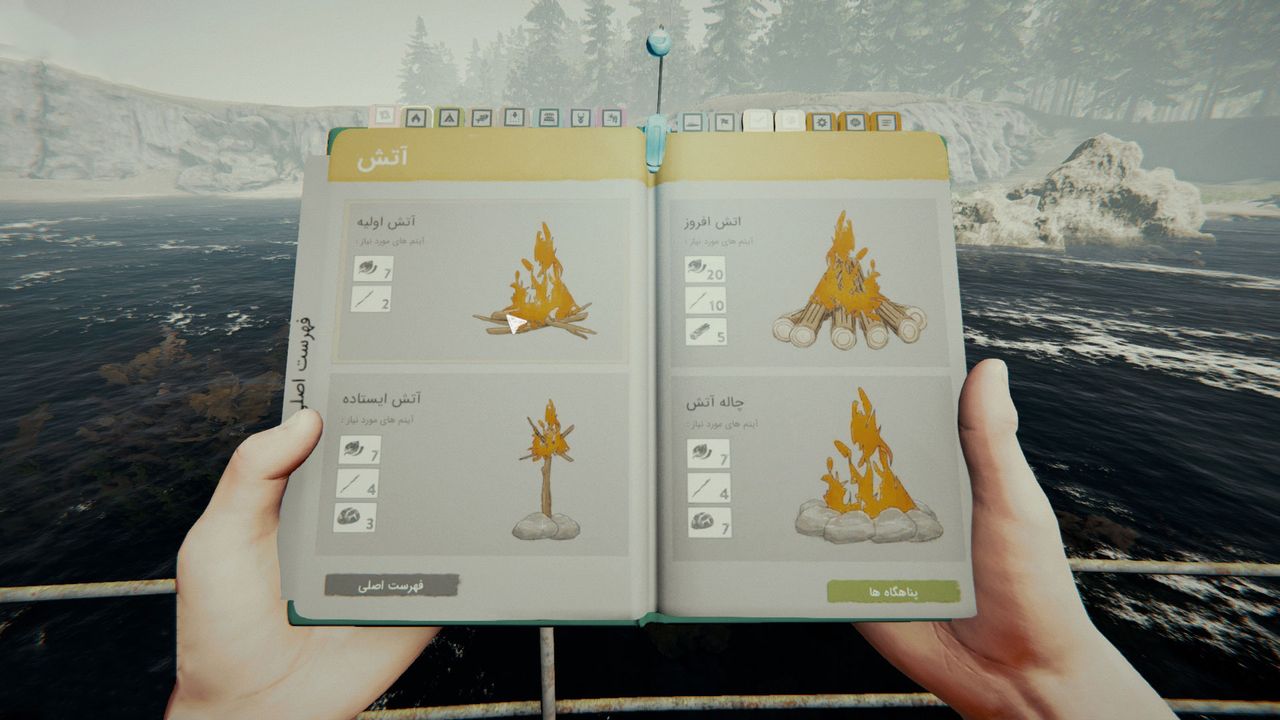Viewport: 1280px width, 720px height.
Task: Choose the bonfire recipe (آتش افروز)
Action: [808, 281]
